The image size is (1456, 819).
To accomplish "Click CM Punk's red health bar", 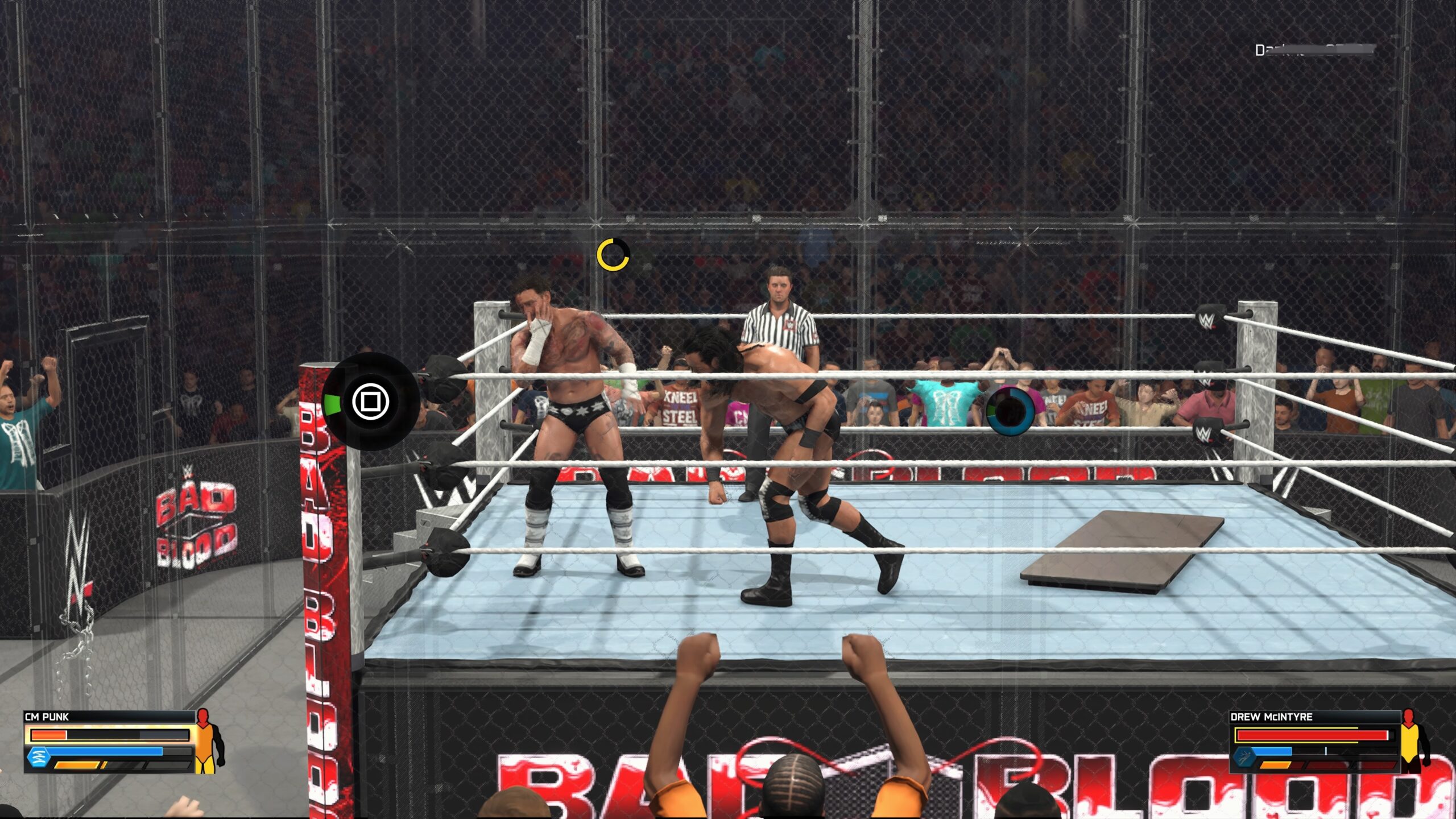I will 48,736.
